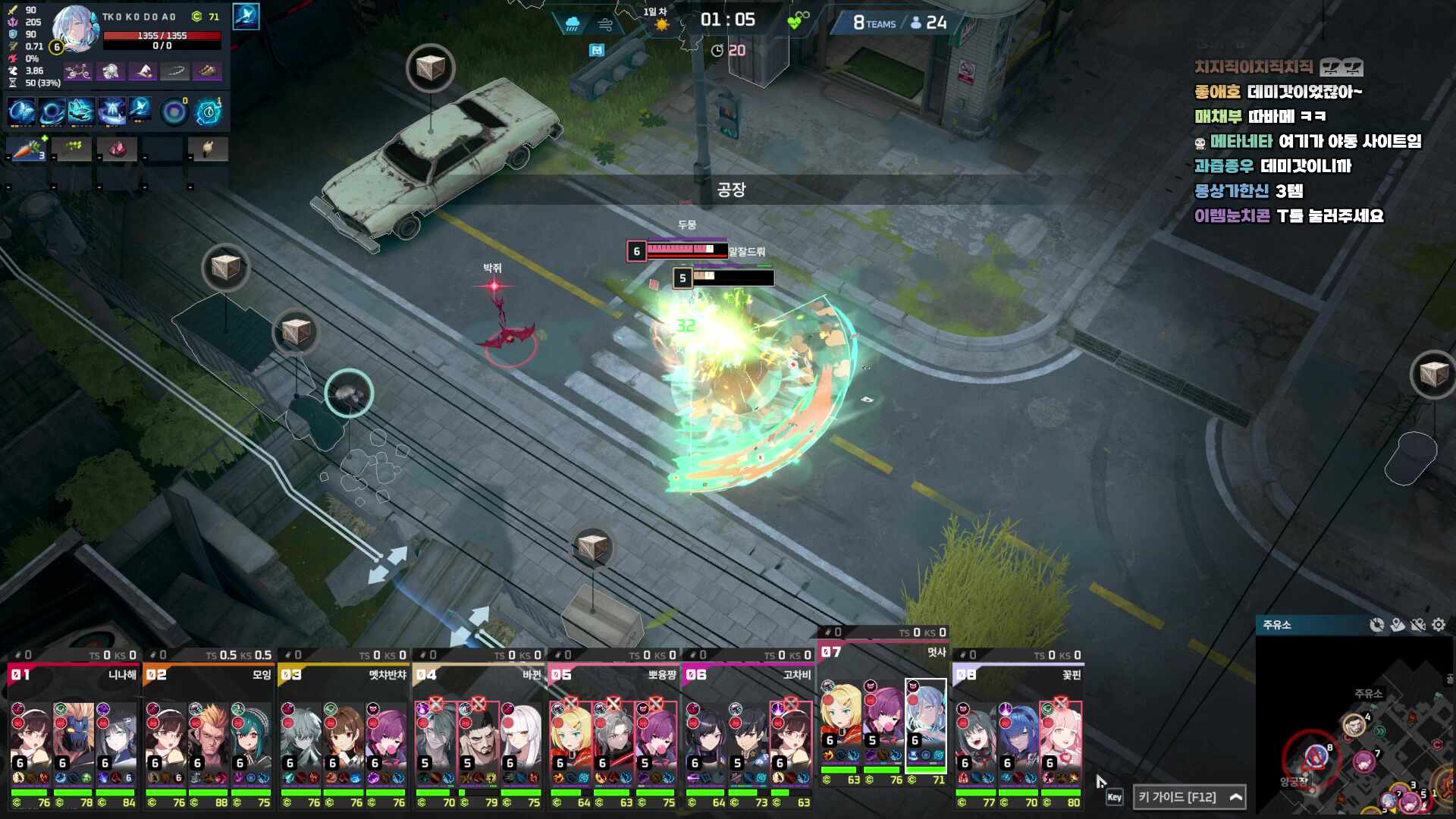Image resolution: width=1456 pixels, height=819 pixels.
Task: Select team 03 멧차반차 panel
Action: [x=343, y=674]
